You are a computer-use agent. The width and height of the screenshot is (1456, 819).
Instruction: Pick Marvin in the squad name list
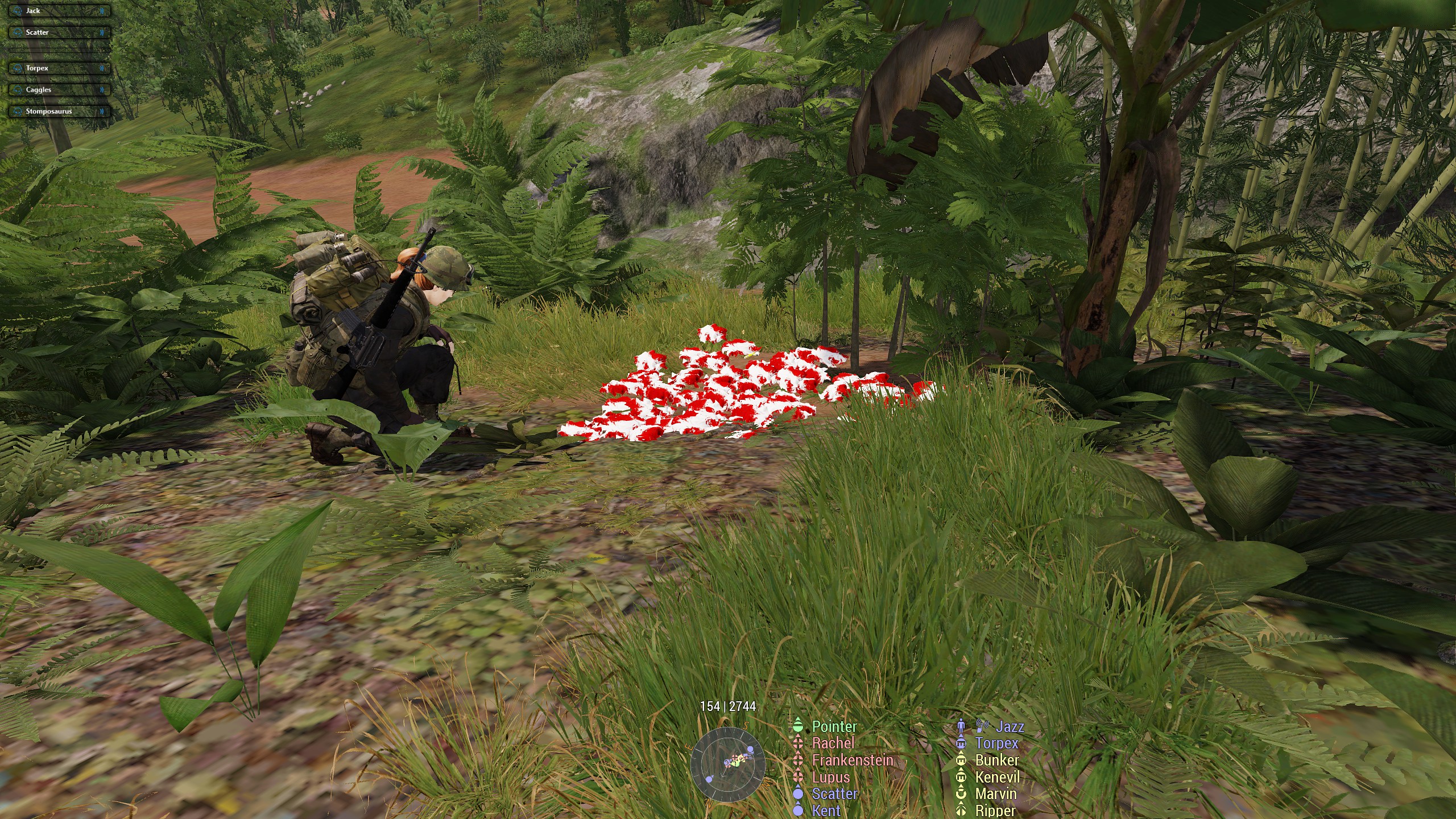(x=995, y=794)
